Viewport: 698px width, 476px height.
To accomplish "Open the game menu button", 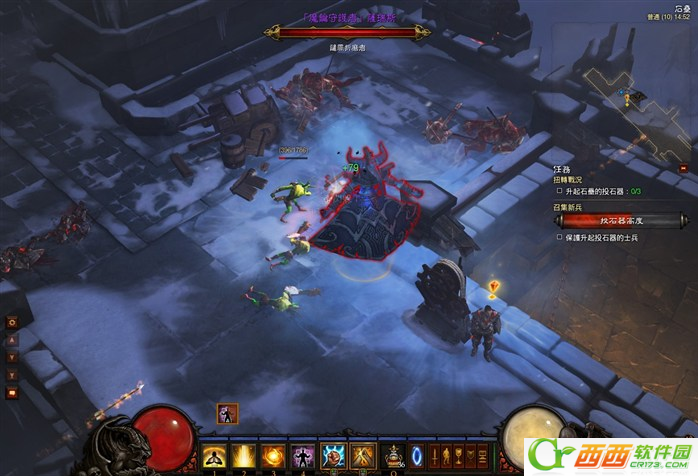I will click(484, 457).
